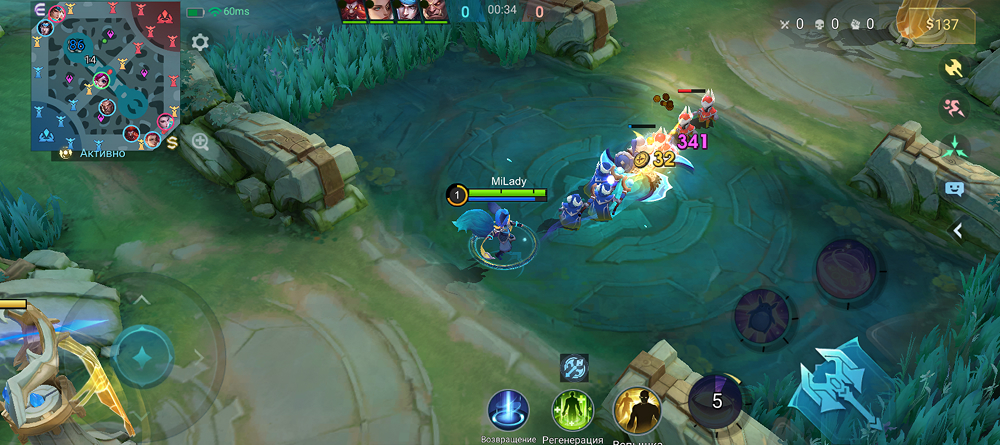Open the settings gear icon
Image resolution: width=1000 pixels, height=445 pixels.
200,42
